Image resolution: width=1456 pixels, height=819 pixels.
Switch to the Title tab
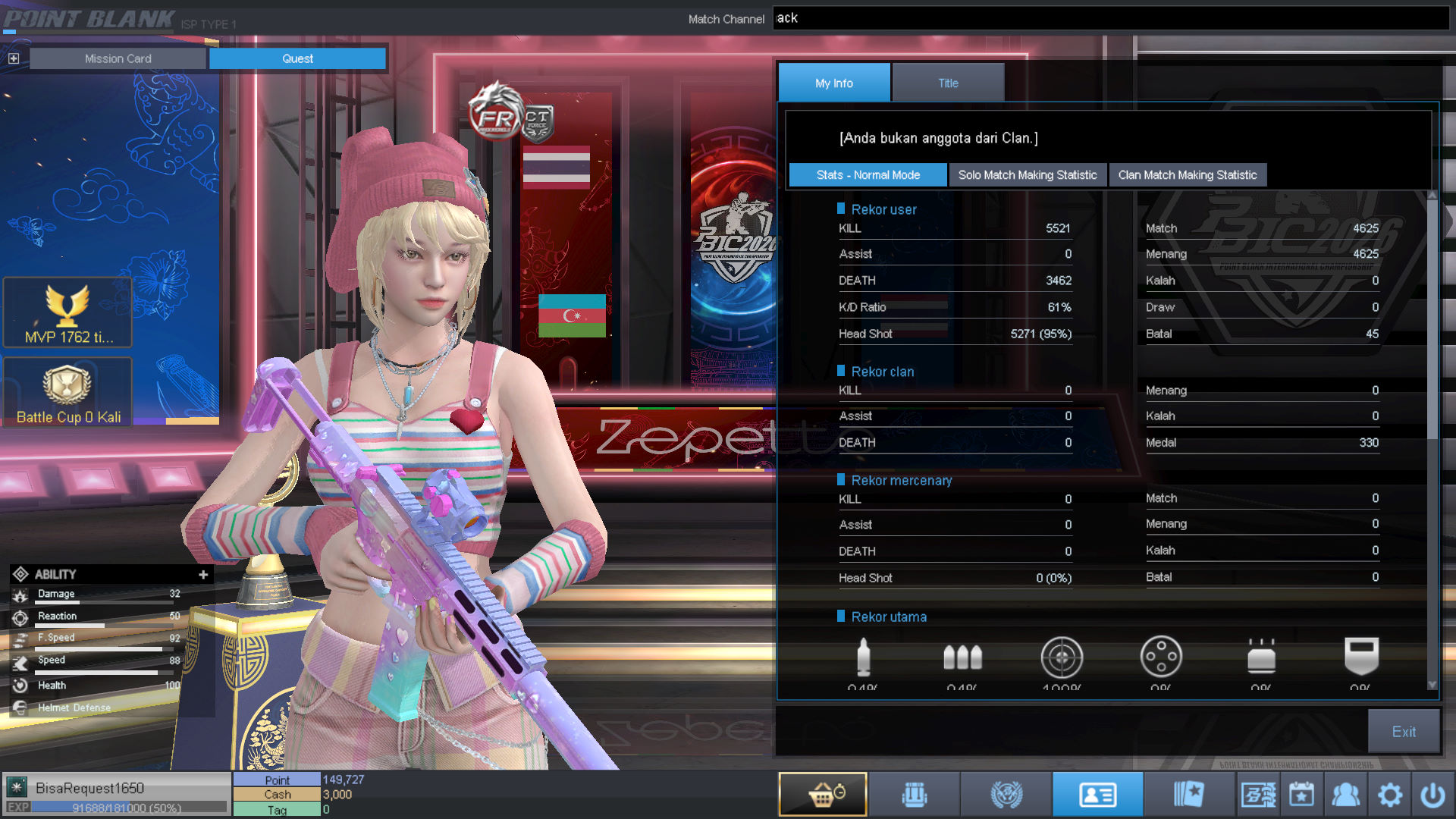click(x=948, y=83)
